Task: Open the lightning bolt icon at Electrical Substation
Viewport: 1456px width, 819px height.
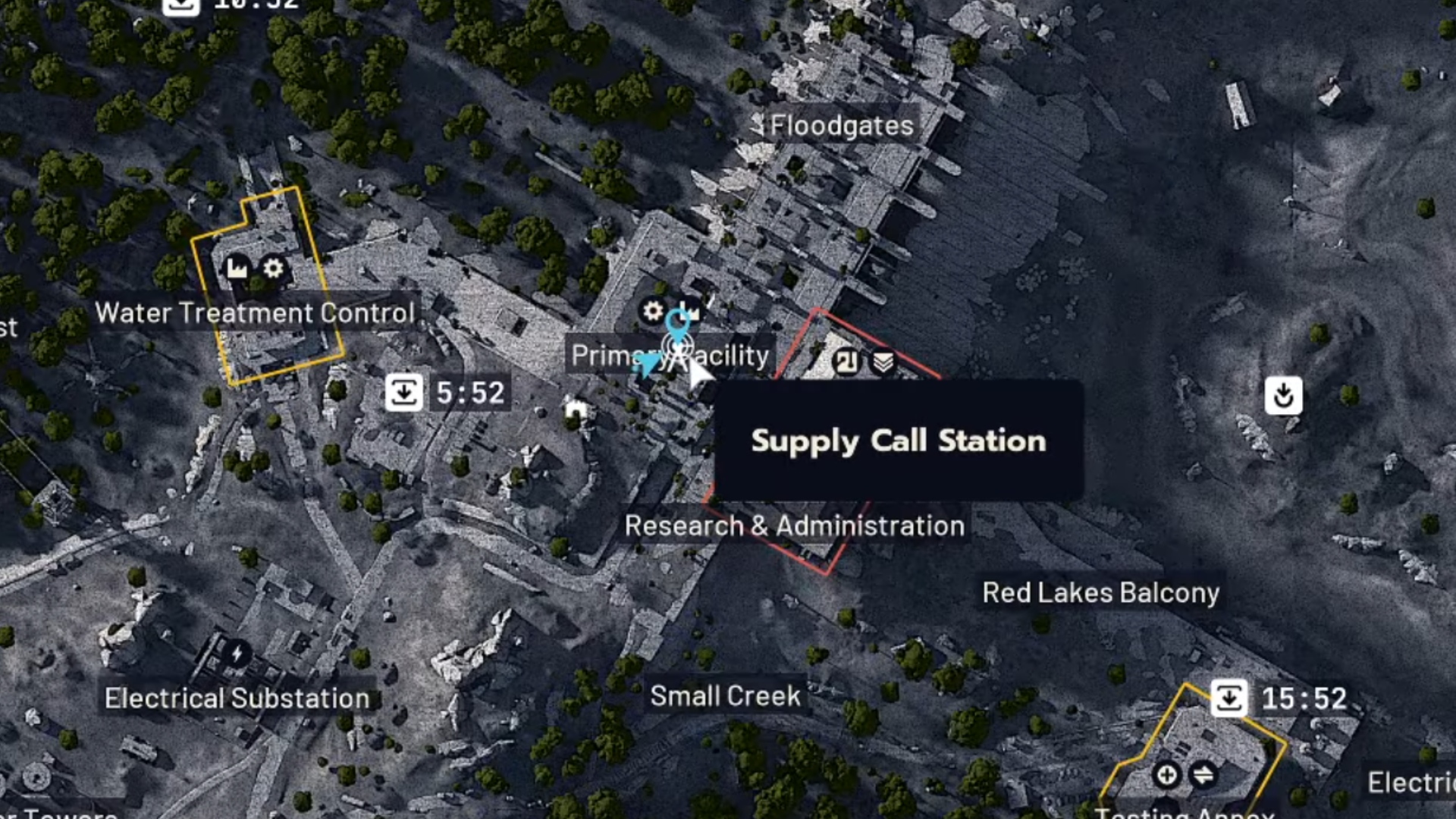Action: click(x=237, y=652)
